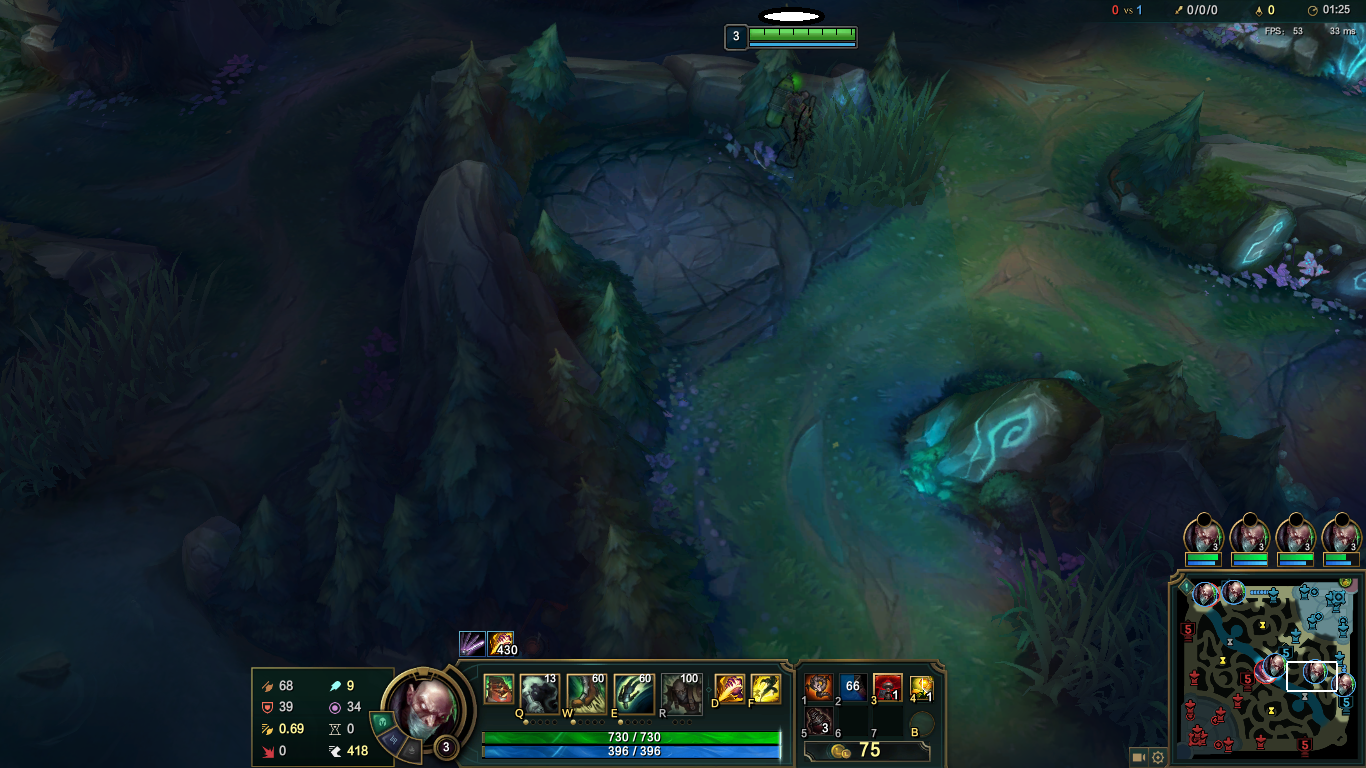Toggle the camera button beside the minimap
This screenshot has width=1366, height=768.
tap(1139, 757)
